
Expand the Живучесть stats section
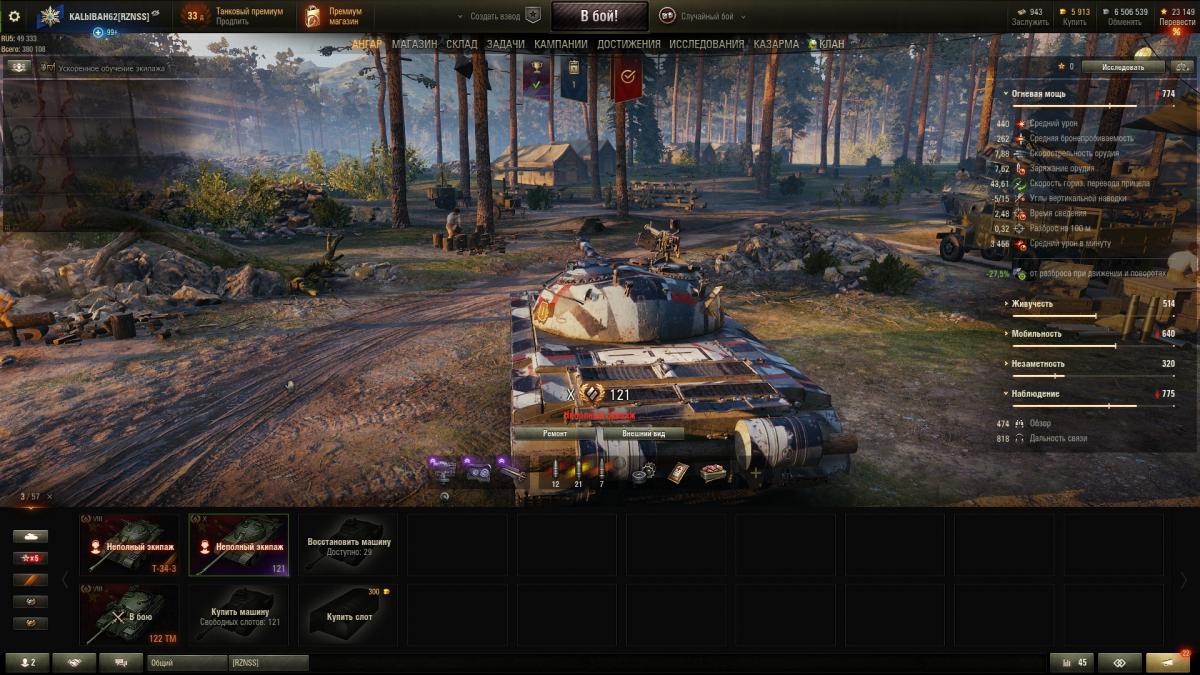coord(1031,304)
